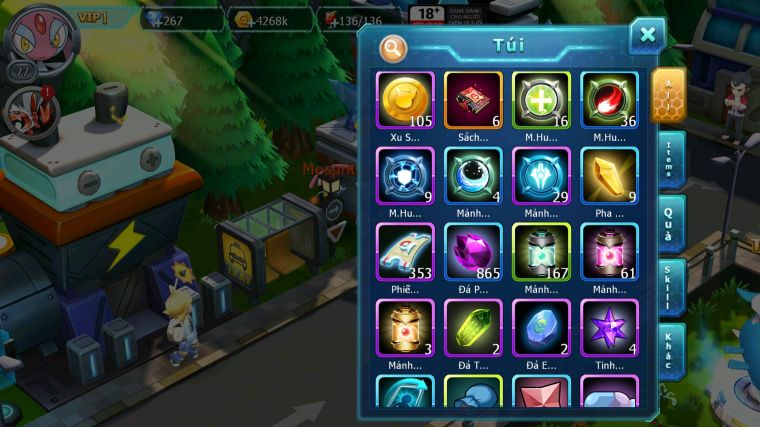Switch to the Items tab
The height and width of the screenshot is (427, 760).
click(x=670, y=160)
